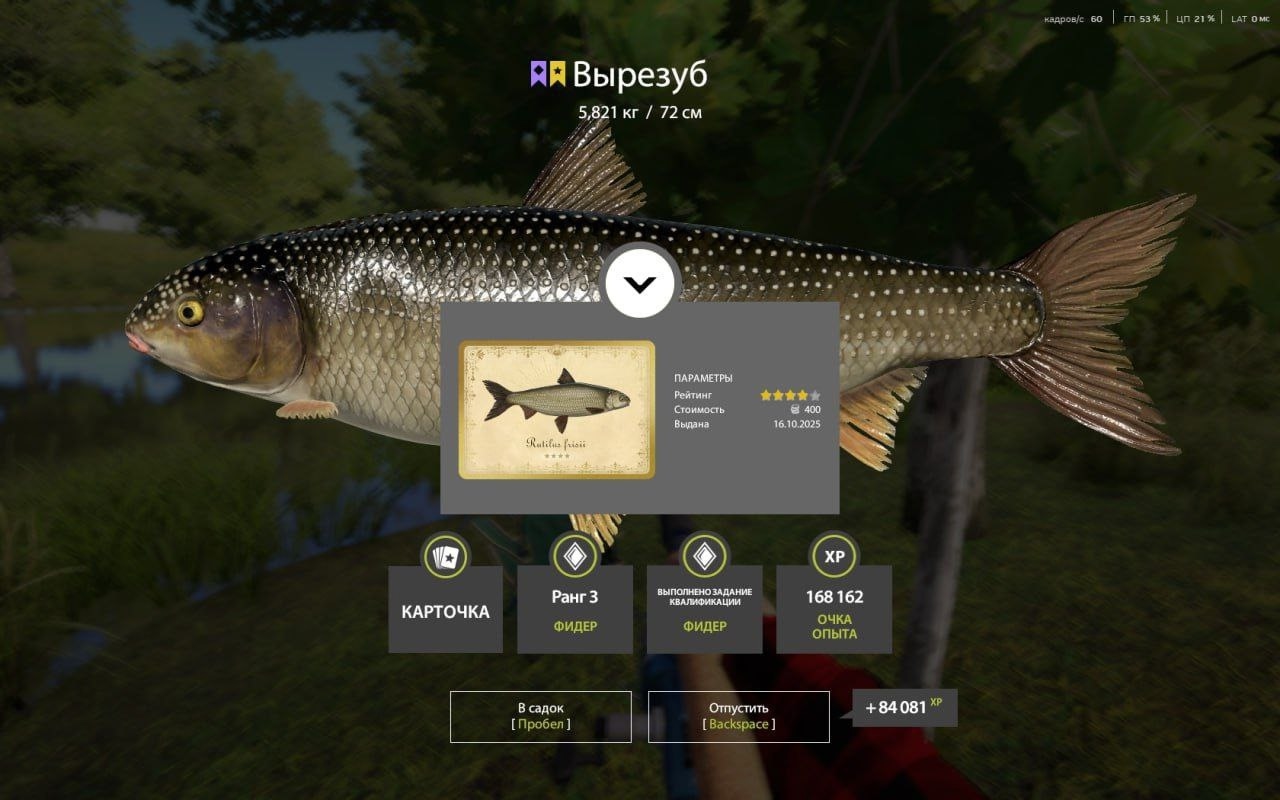Show the 168 162 experience points tile
Image resolution: width=1280 pixels, height=800 pixels.
(834, 610)
